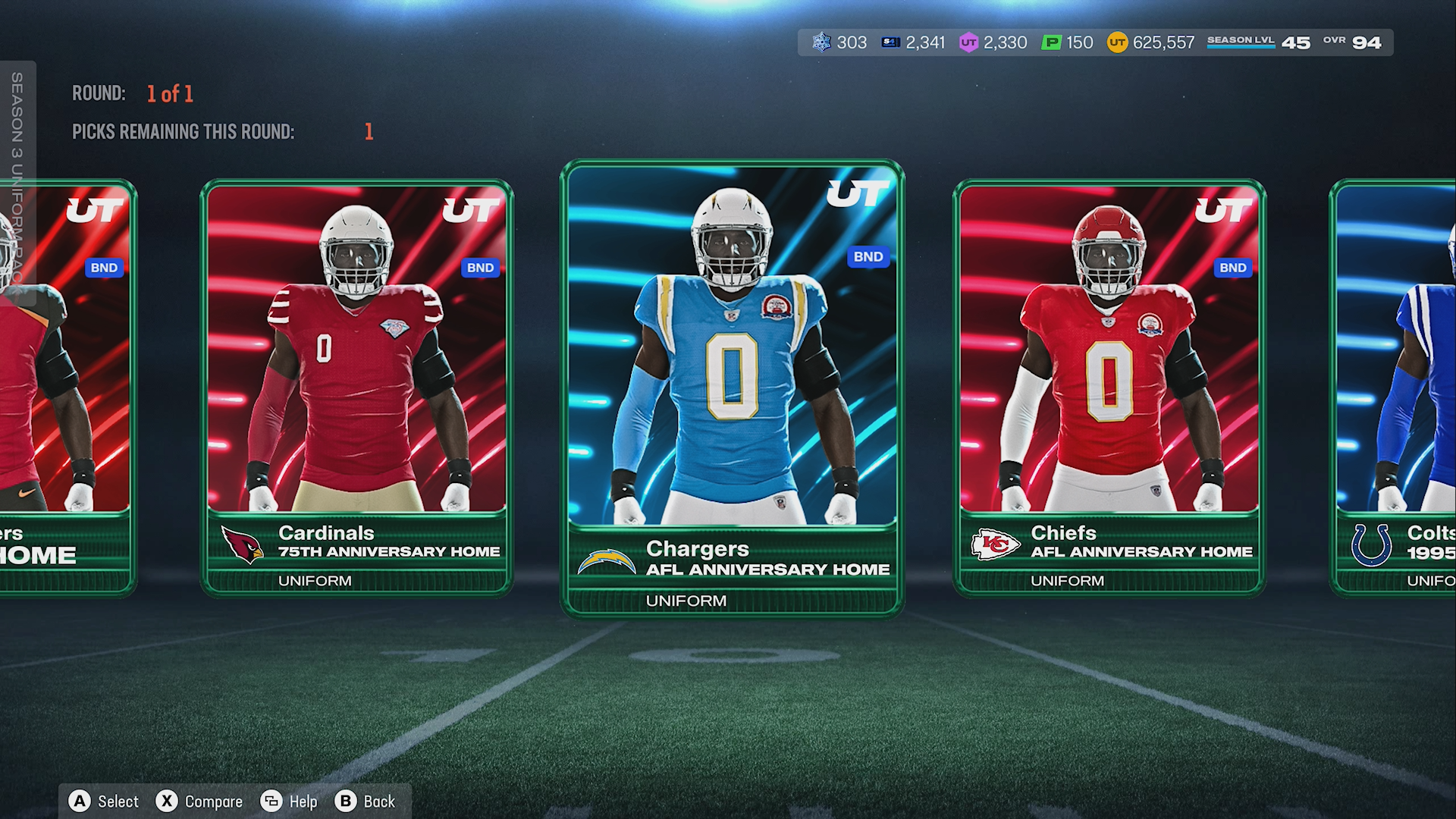The width and height of the screenshot is (1456, 819).
Task: Click the snowflake currency showing 303
Action: (x=839, y=42)
